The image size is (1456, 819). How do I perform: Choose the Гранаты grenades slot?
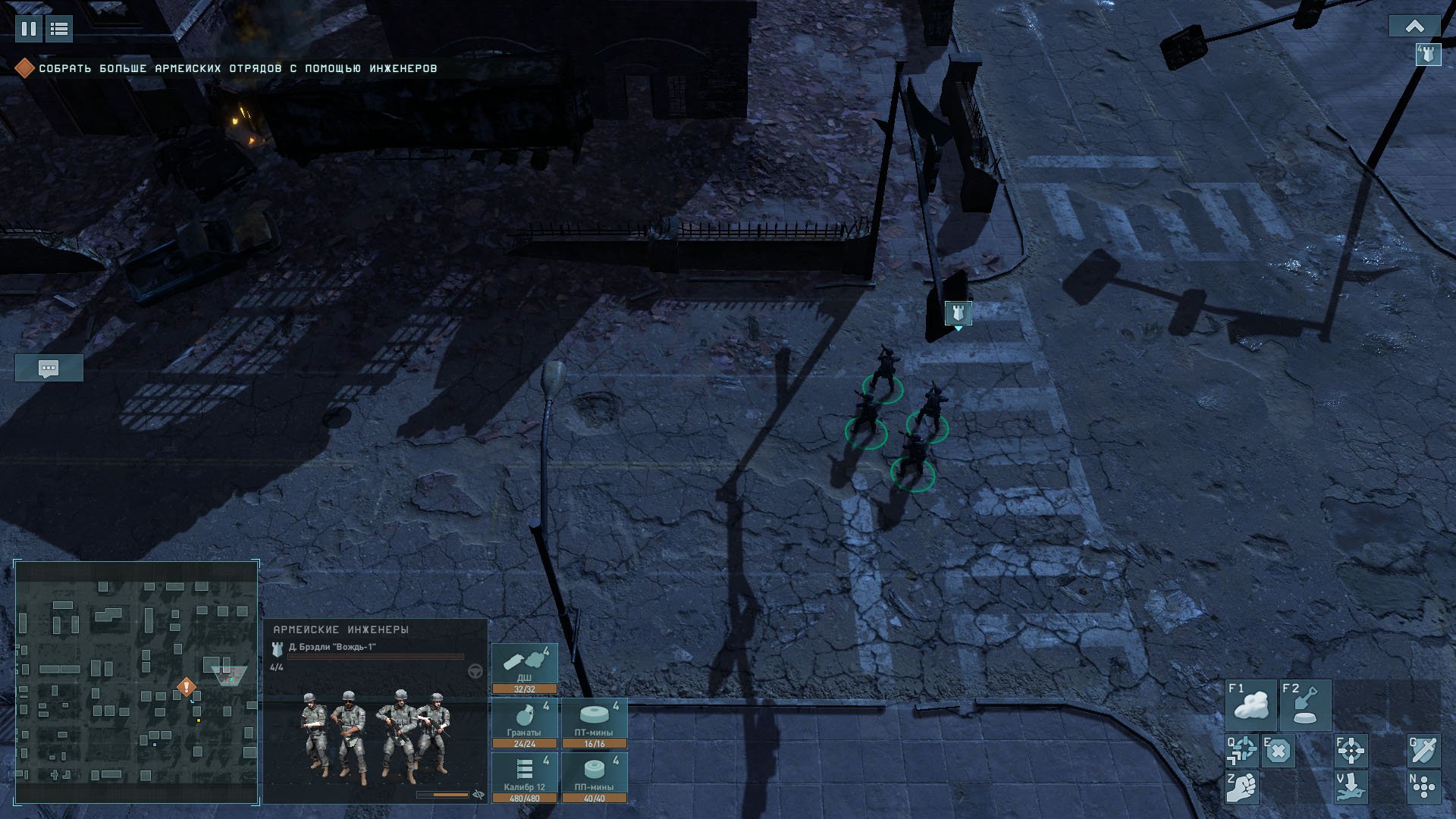point(525,723)
